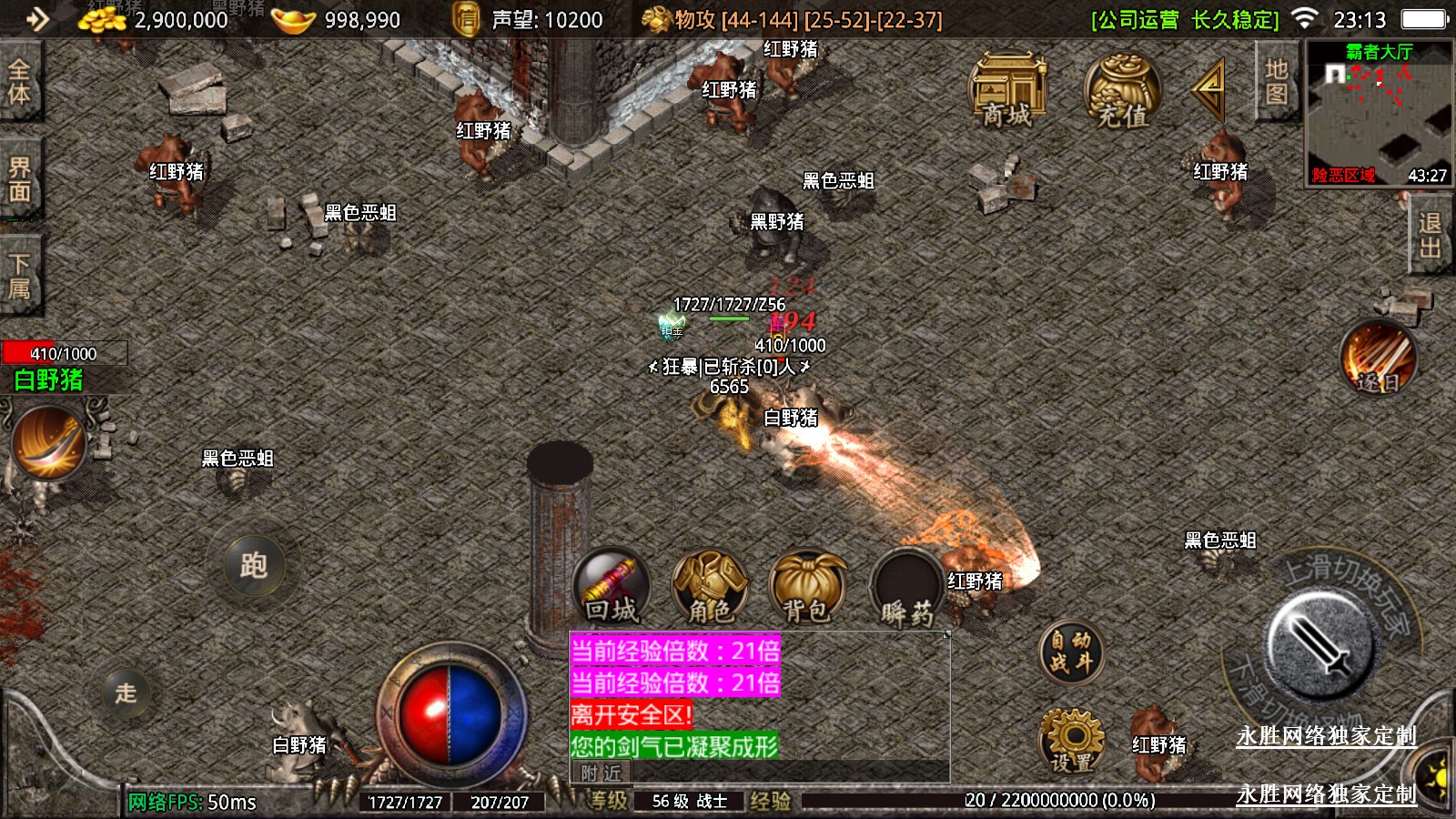Tap the sword attack button

(1321, 641)
